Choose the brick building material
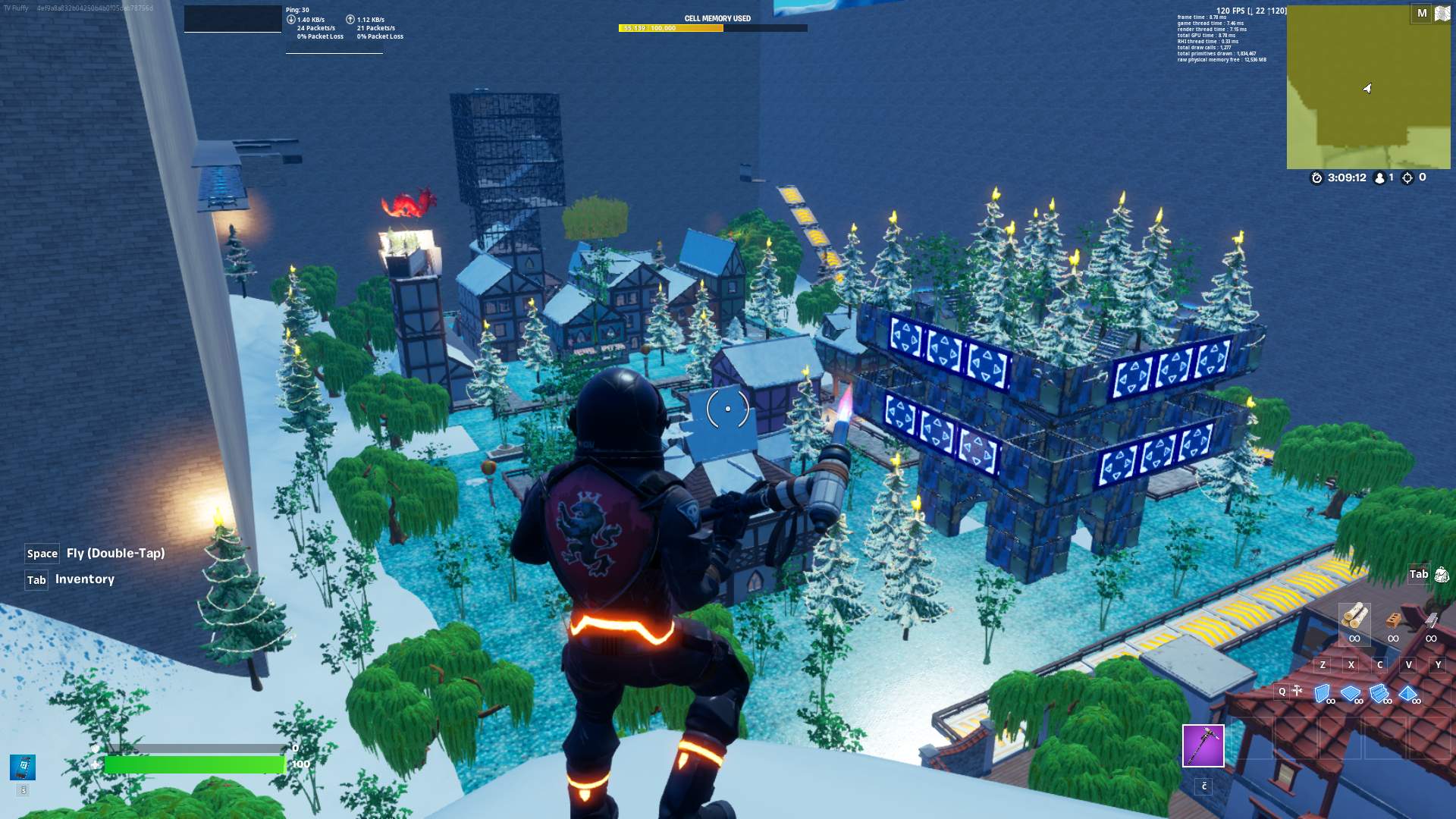The height and width of the screenshot is (819, 1456). click(x=1393, y=620)
